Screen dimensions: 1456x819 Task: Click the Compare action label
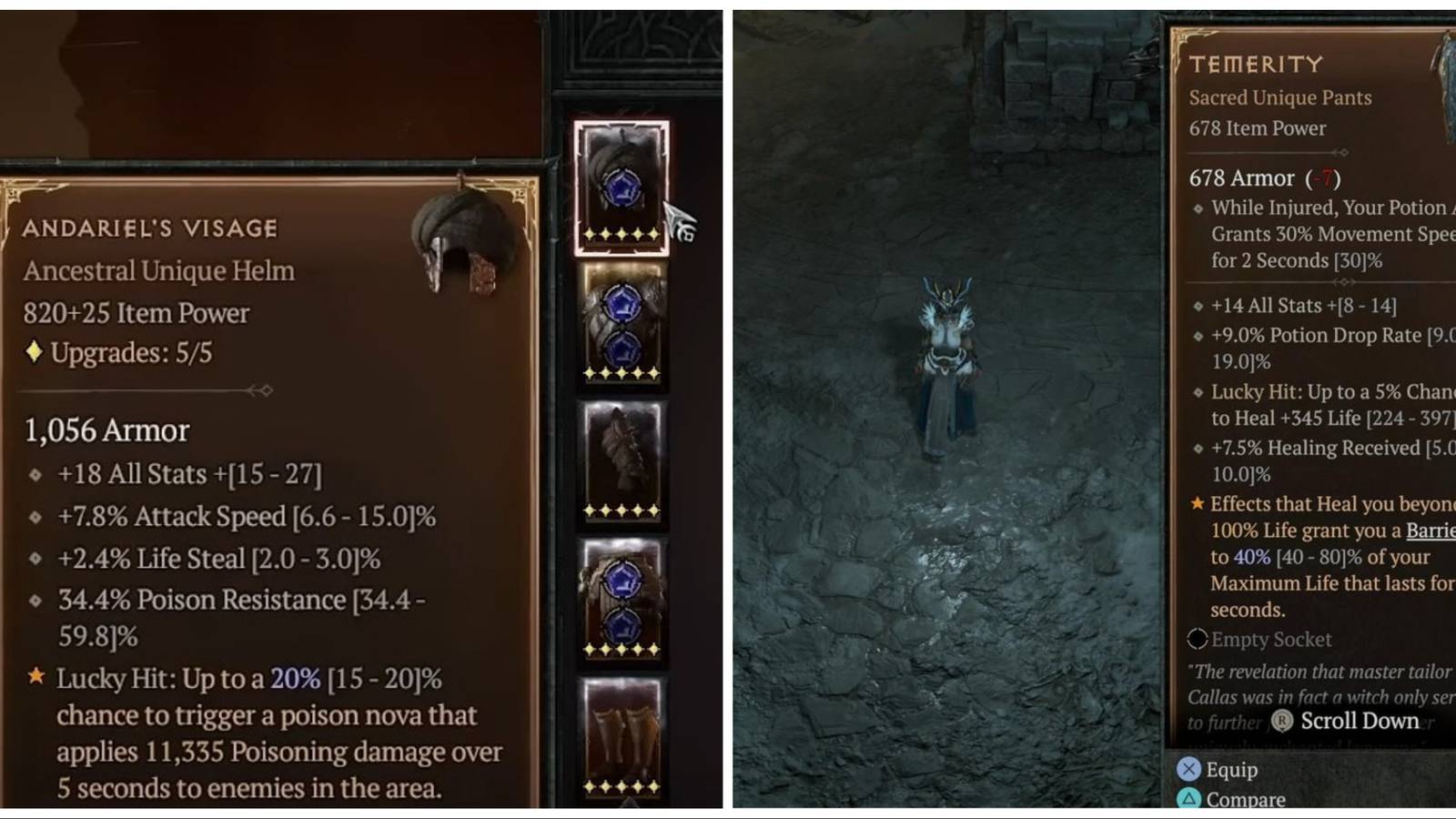click(1248, 799)
